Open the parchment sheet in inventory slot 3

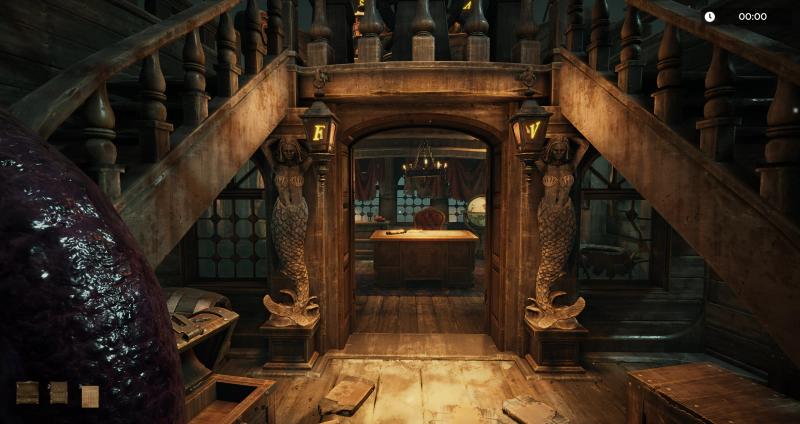coord(90,396)
